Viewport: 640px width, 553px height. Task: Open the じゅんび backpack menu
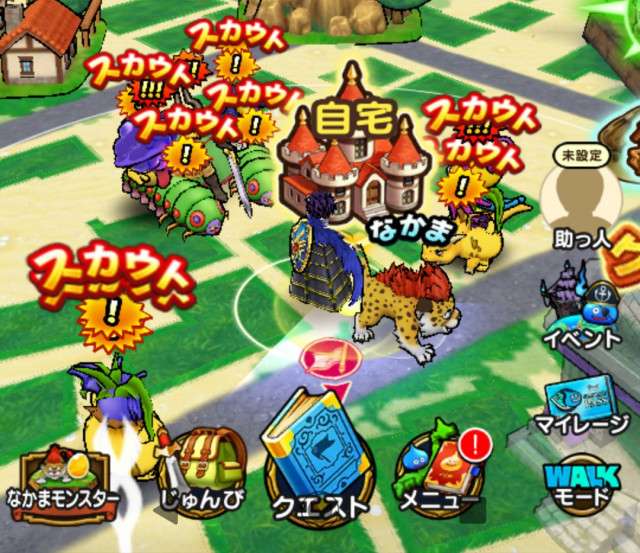coord(203,470)
